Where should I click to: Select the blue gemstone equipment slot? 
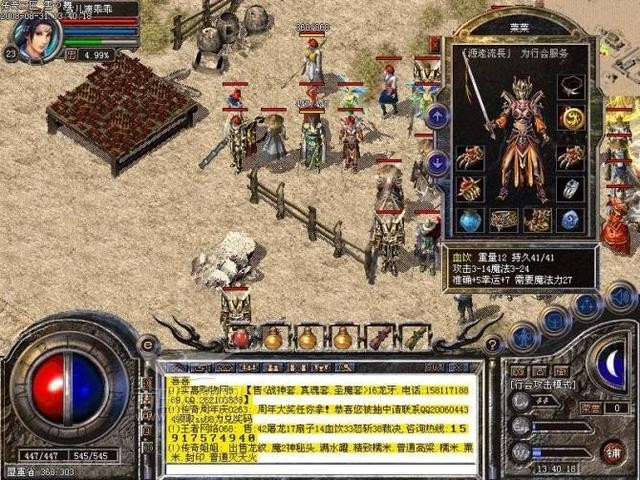point(571,220)
